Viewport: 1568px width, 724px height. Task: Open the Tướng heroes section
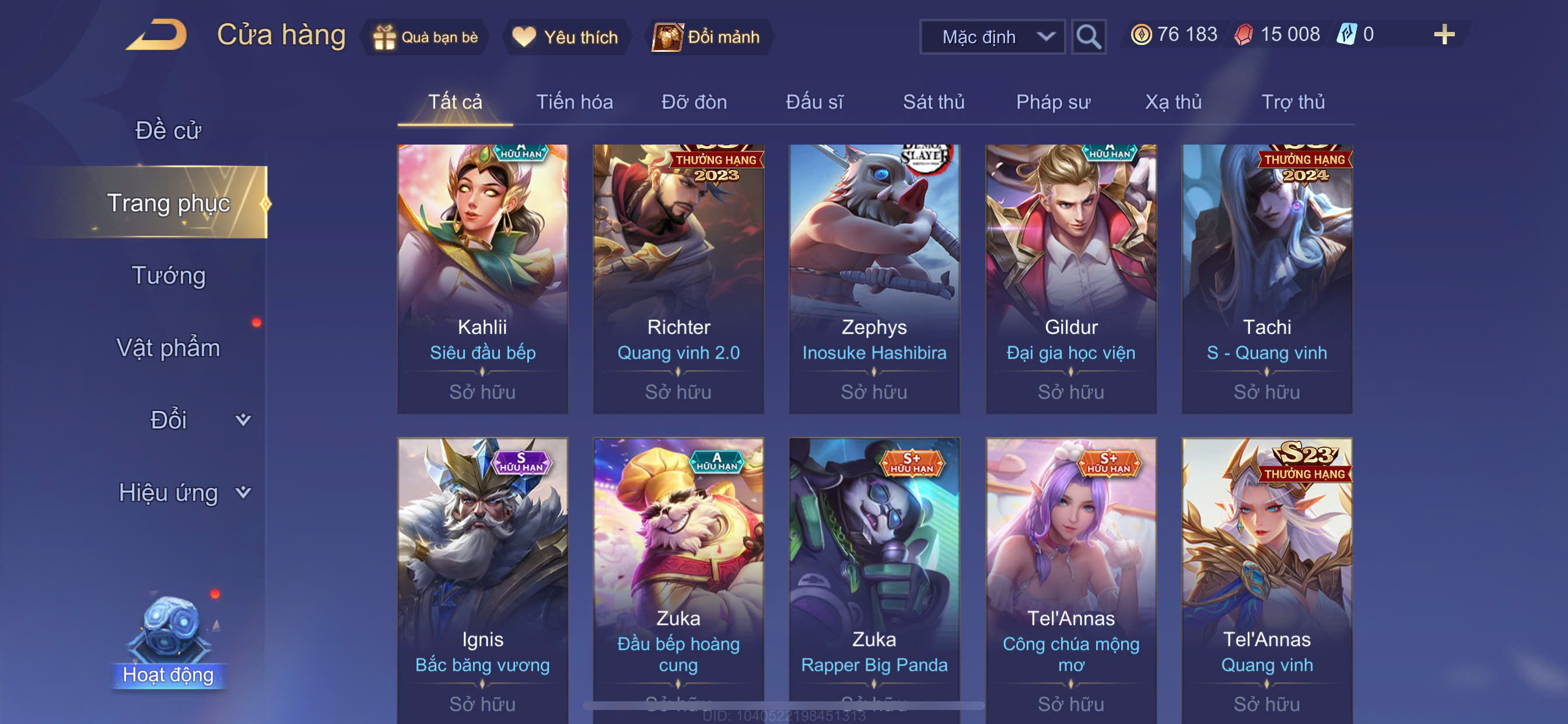tap(168, 276)
